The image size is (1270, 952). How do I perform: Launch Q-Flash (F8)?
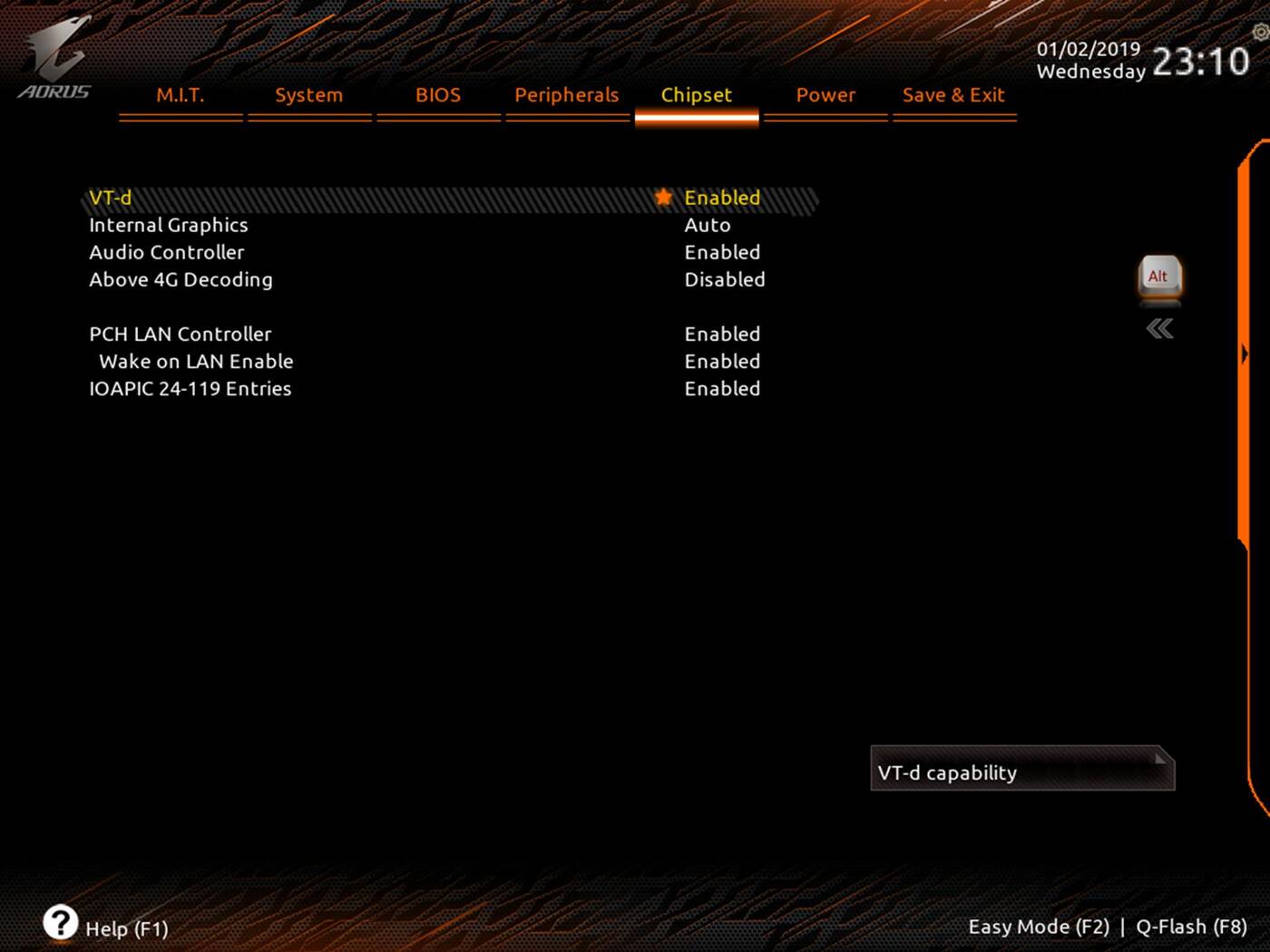[x=1191, y=927]
